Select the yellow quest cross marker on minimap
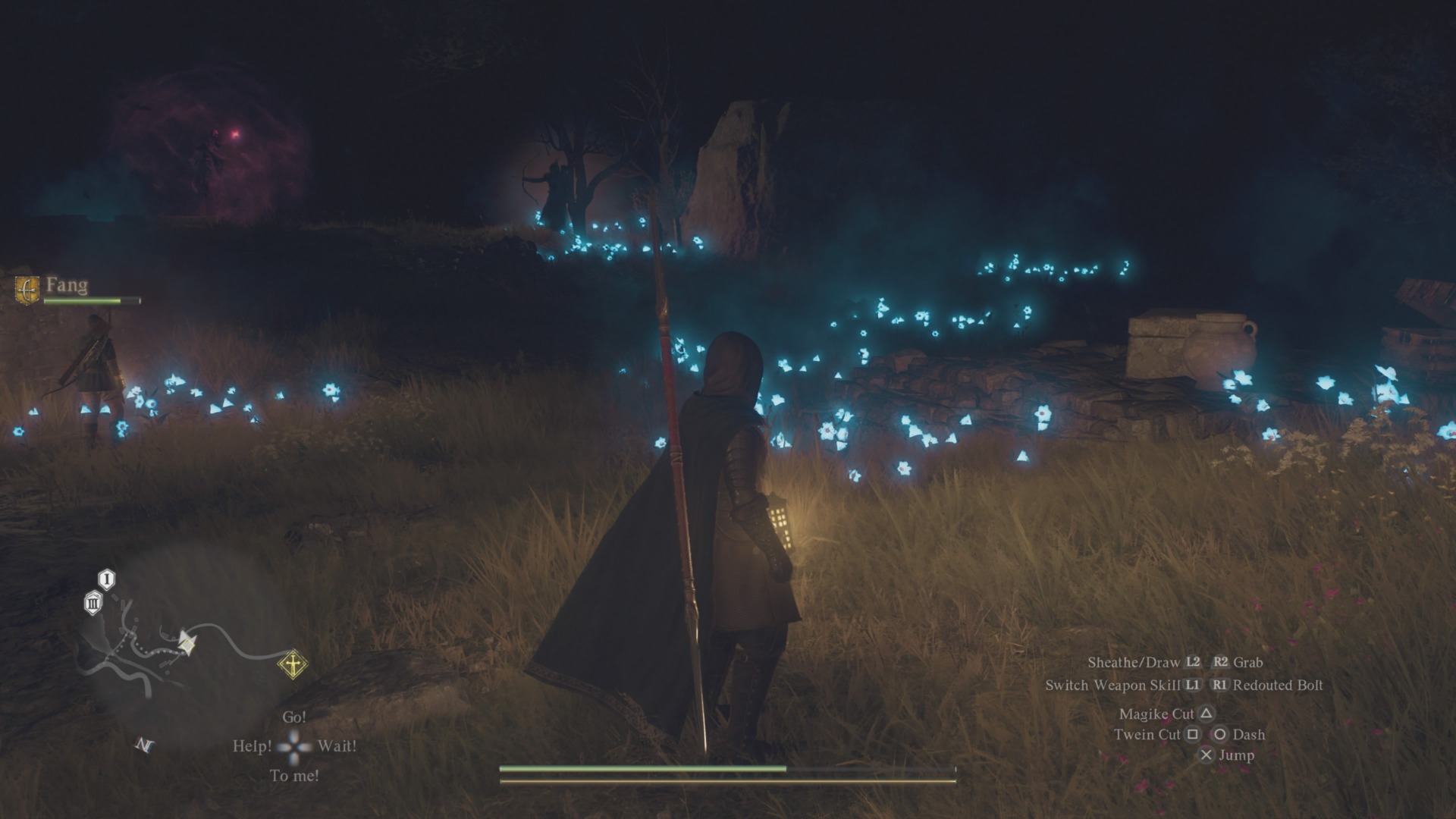The image size is (1456, 819). pyautogui.click(x=293, y=664)
